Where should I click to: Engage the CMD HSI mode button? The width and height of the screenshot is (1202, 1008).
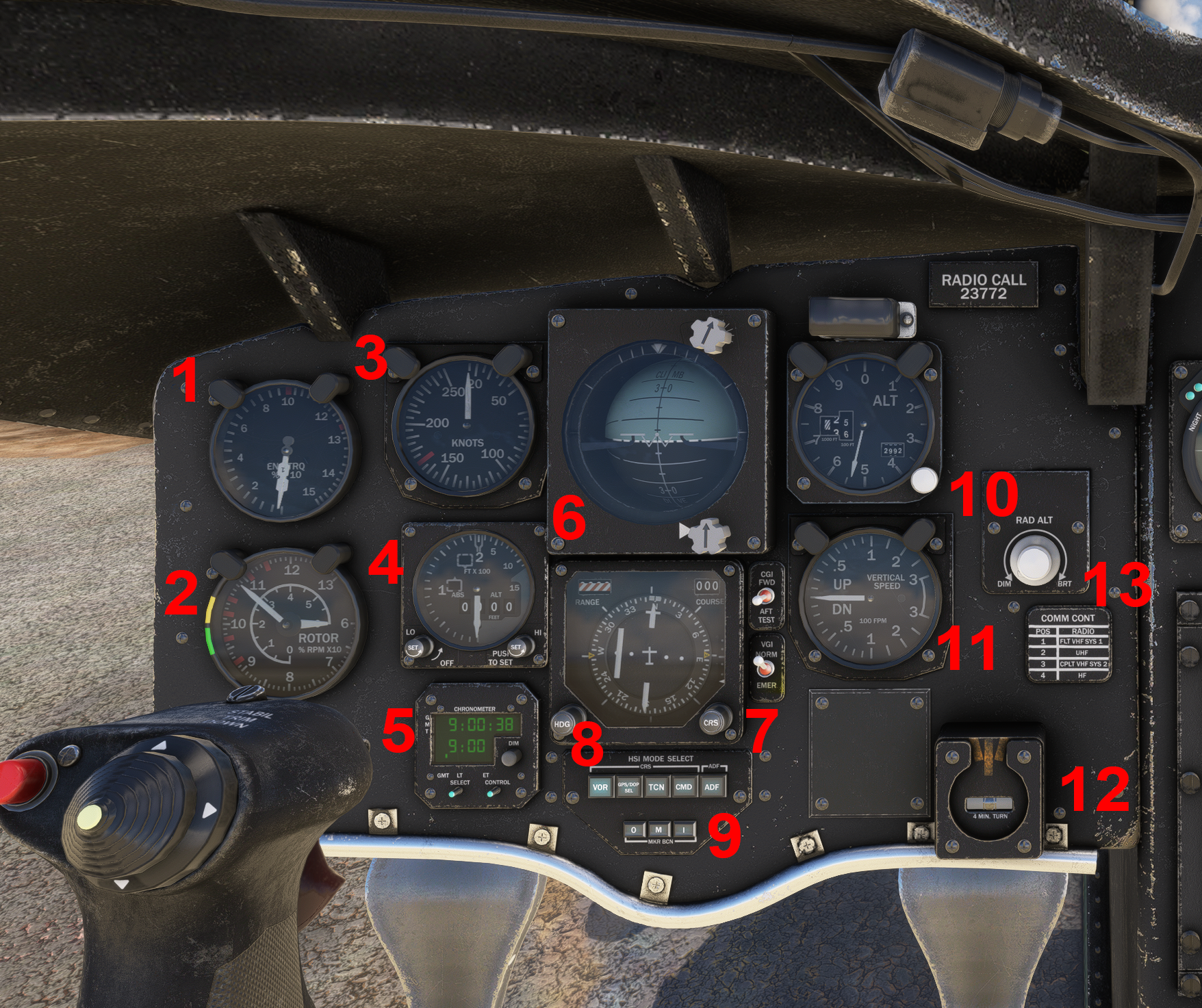coord(684,787)
